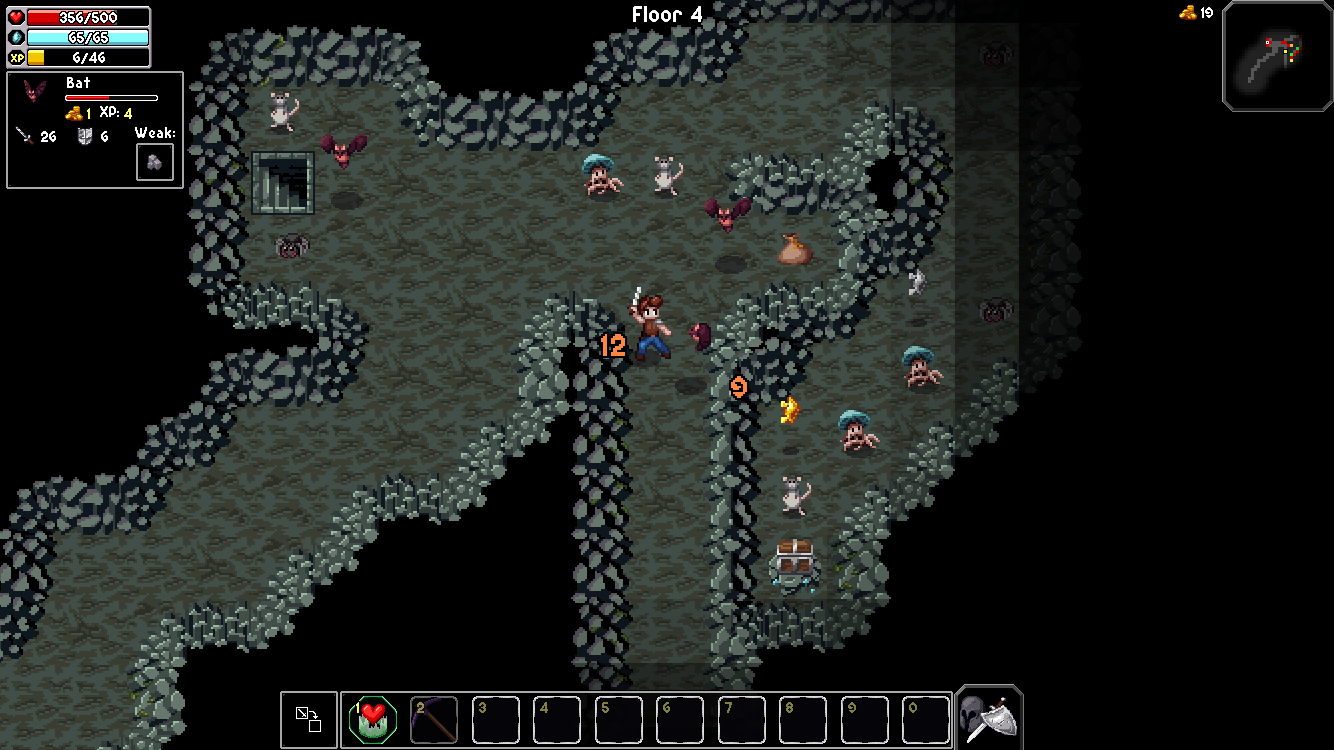Click the stone weakness icon in the Bat panel

[x=155, y=161]
